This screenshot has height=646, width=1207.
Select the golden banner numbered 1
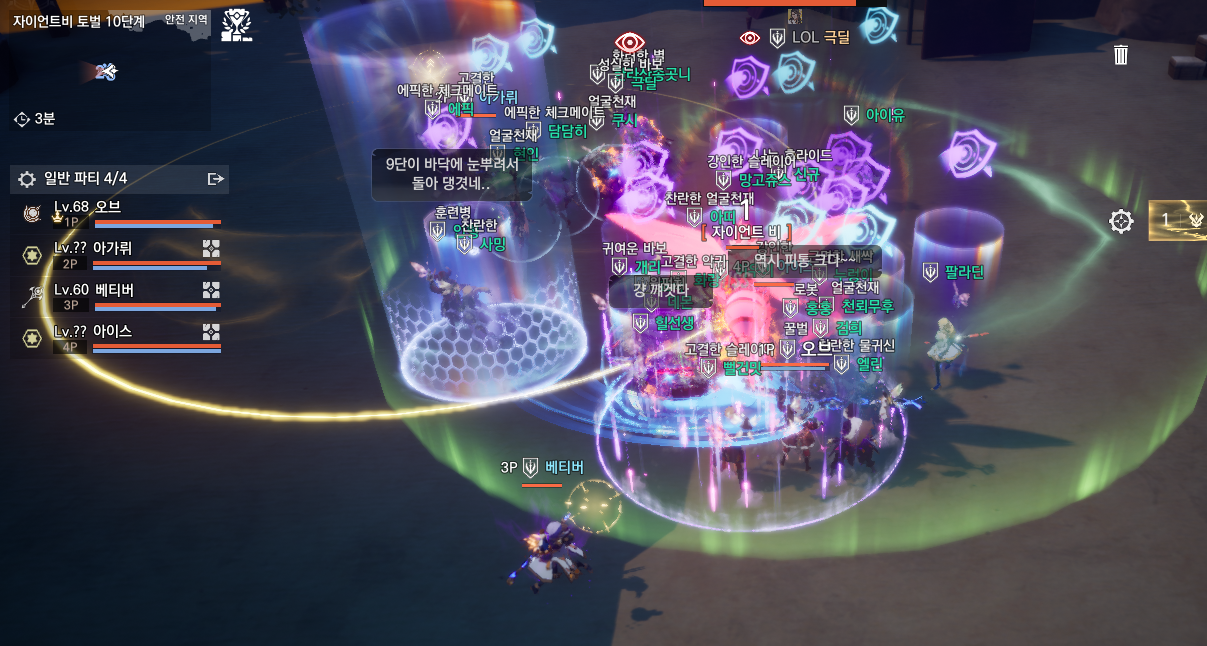(x=1178, y=220)
